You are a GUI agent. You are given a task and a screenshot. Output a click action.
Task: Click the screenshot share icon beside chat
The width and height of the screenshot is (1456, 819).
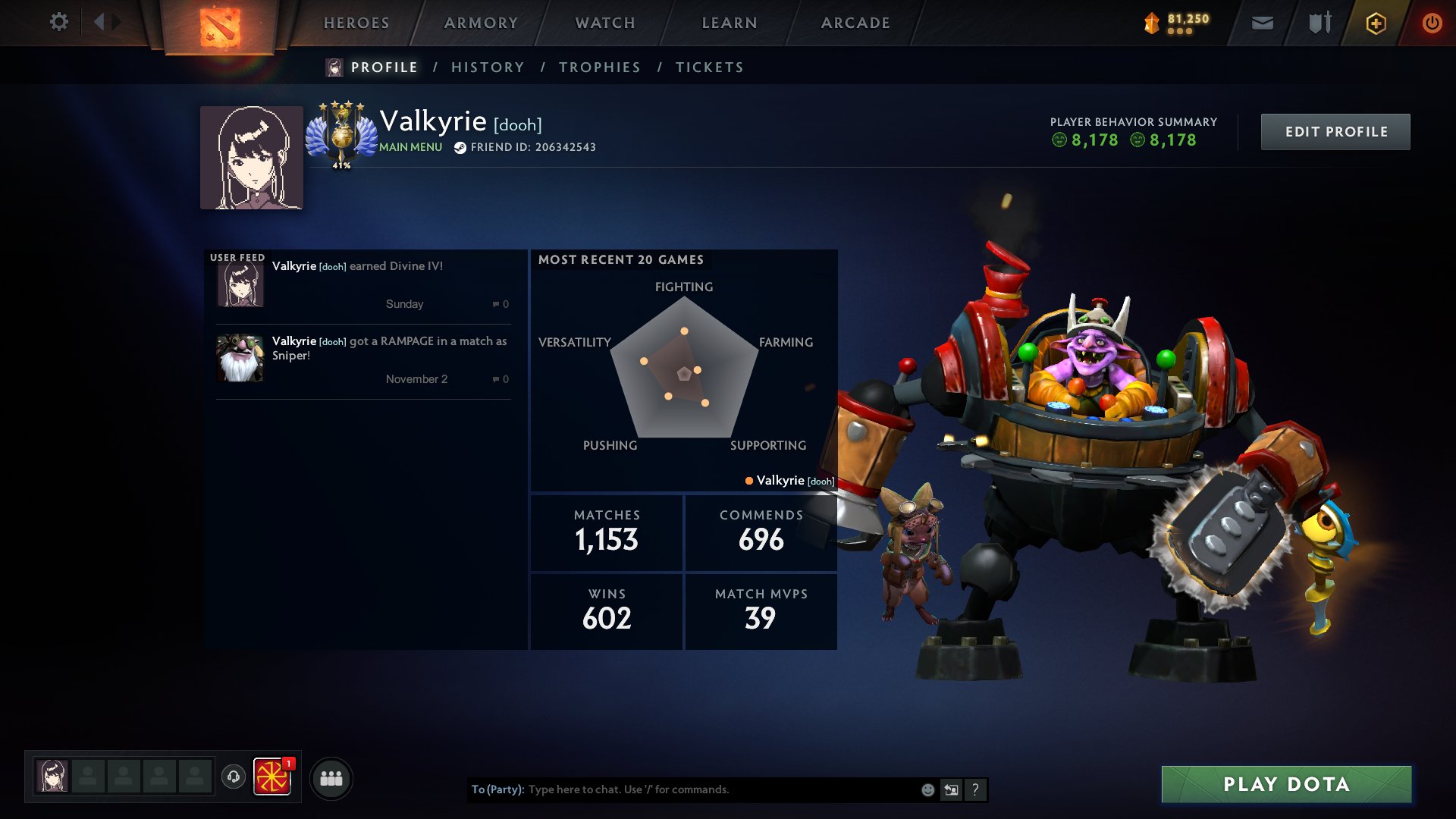[x=952, y=789]
